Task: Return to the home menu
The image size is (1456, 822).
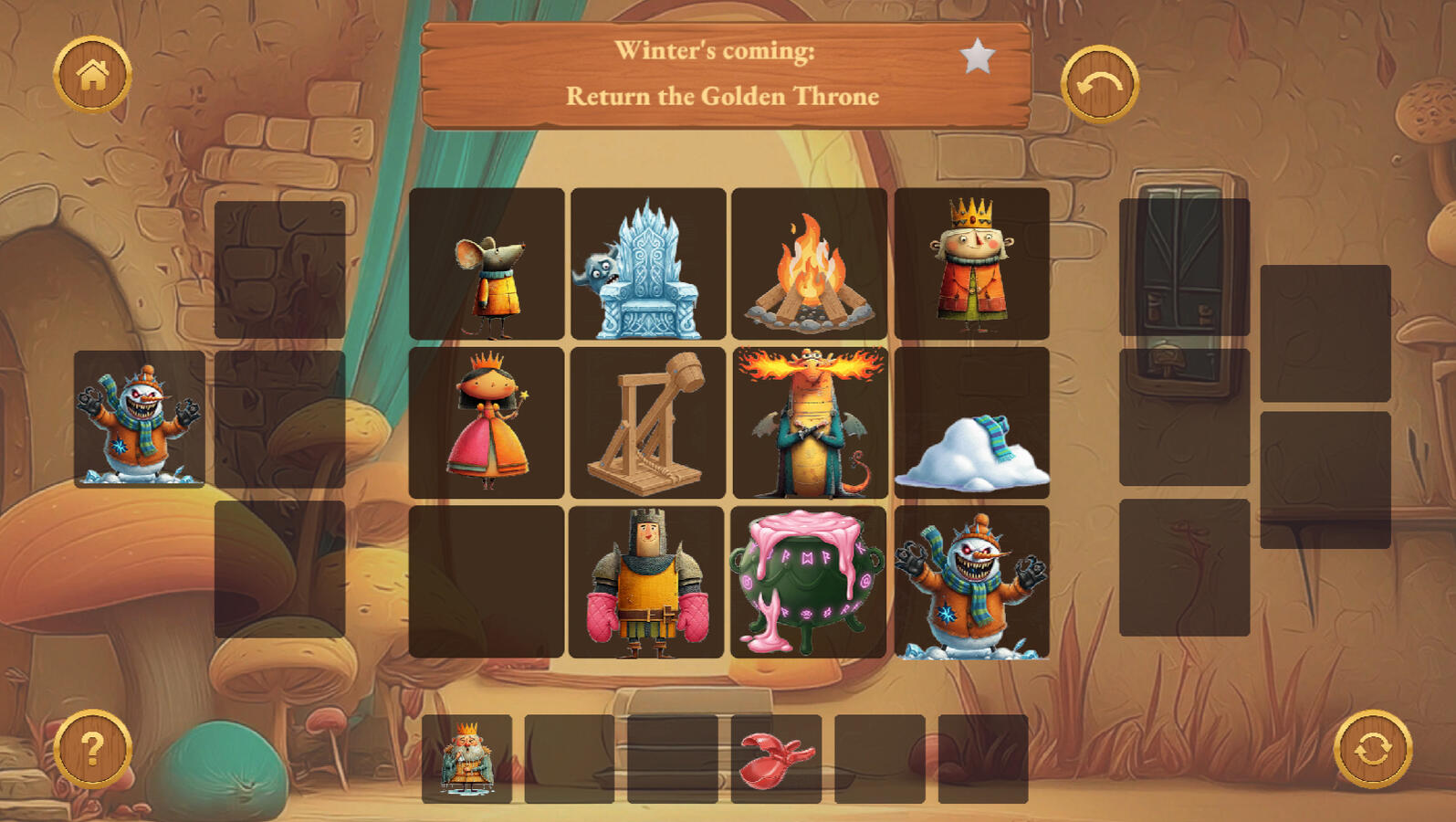Action: click(92, 75)
